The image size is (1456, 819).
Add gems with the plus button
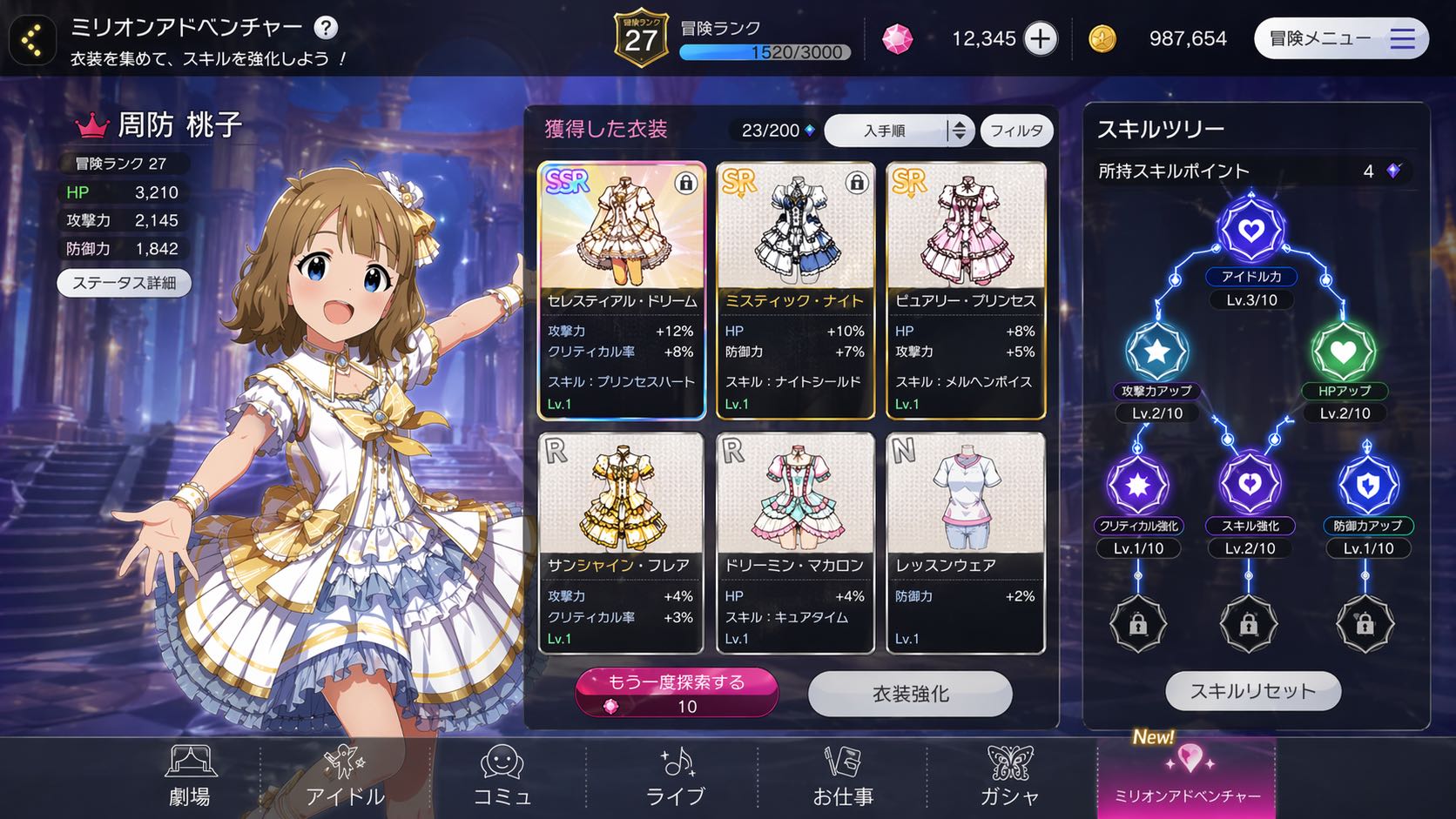click(1040, 38)
